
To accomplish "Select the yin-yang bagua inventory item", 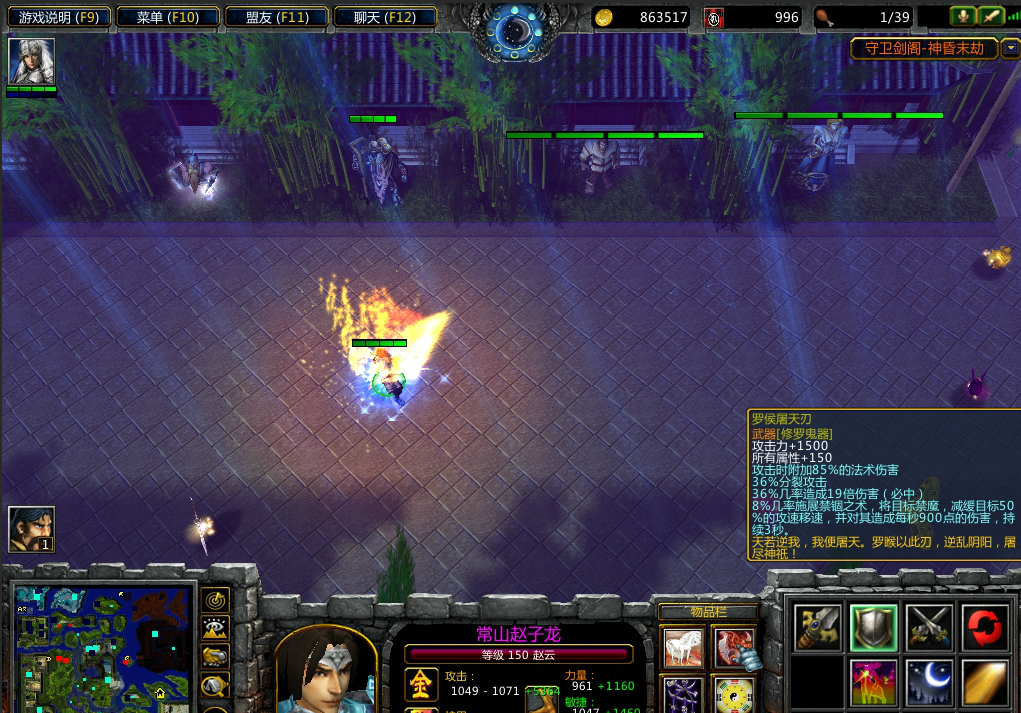I will coord(734,695).
